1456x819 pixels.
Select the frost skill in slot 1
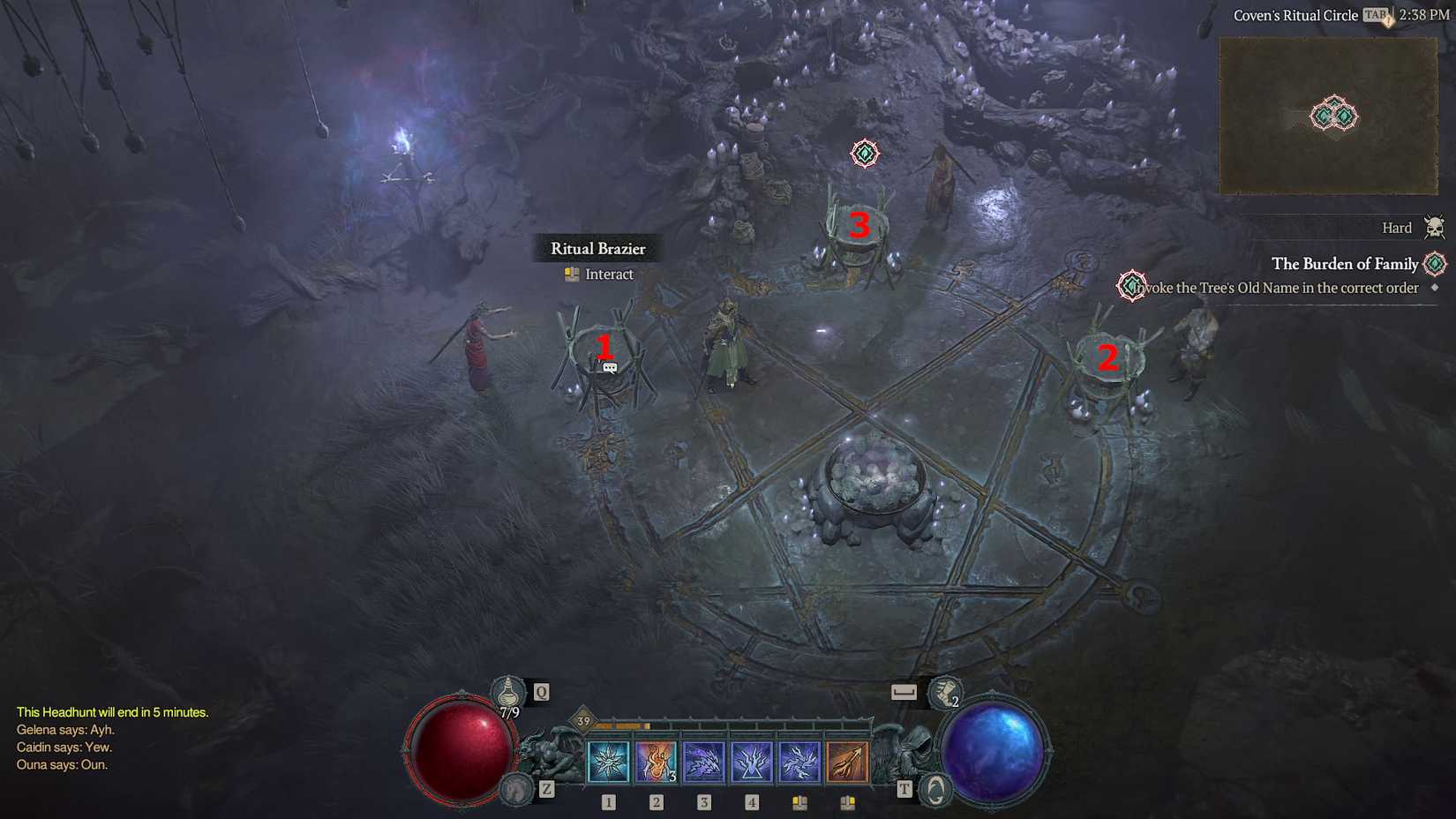tap(607, 761)
